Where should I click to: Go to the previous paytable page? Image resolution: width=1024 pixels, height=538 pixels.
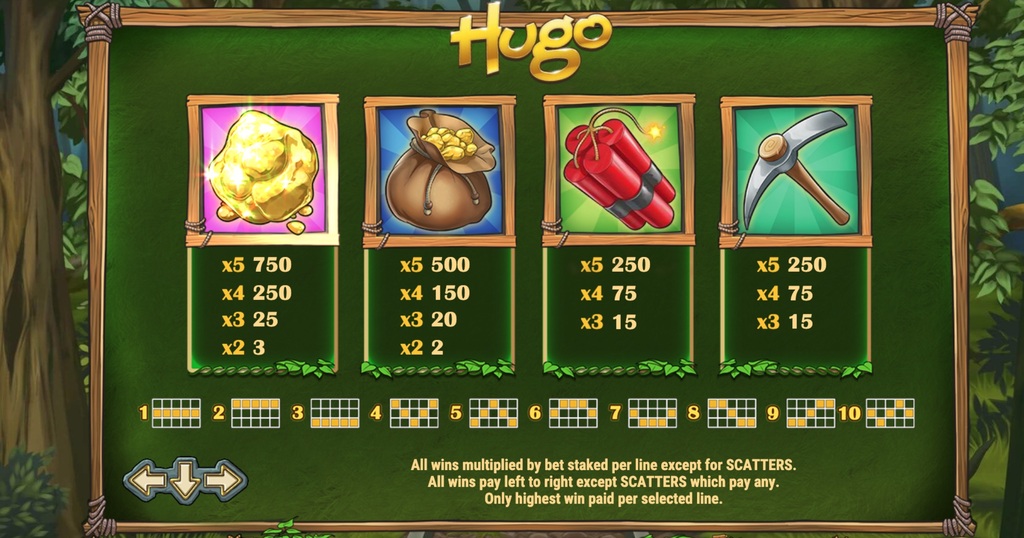[146, 481]
